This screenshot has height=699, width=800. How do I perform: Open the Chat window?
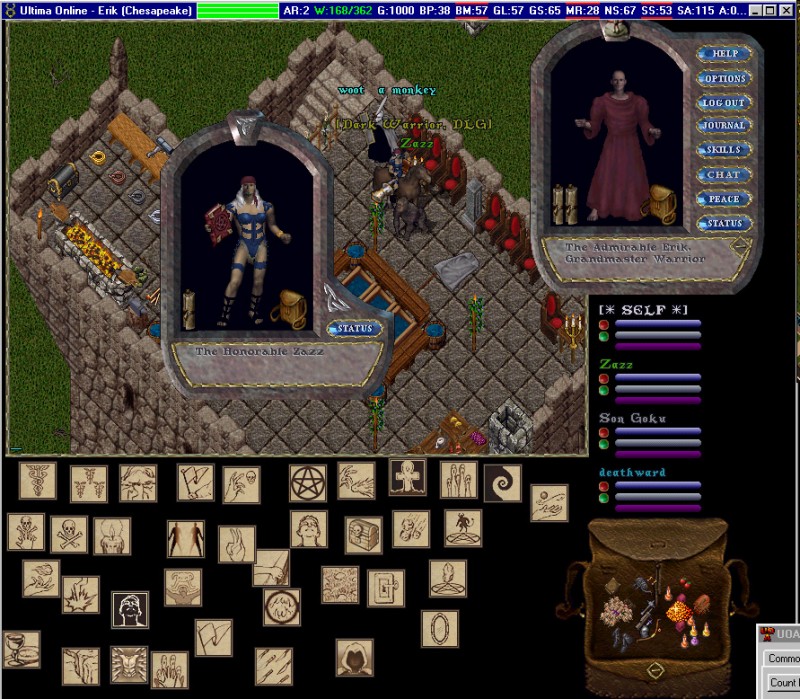[x=724, y=175]
